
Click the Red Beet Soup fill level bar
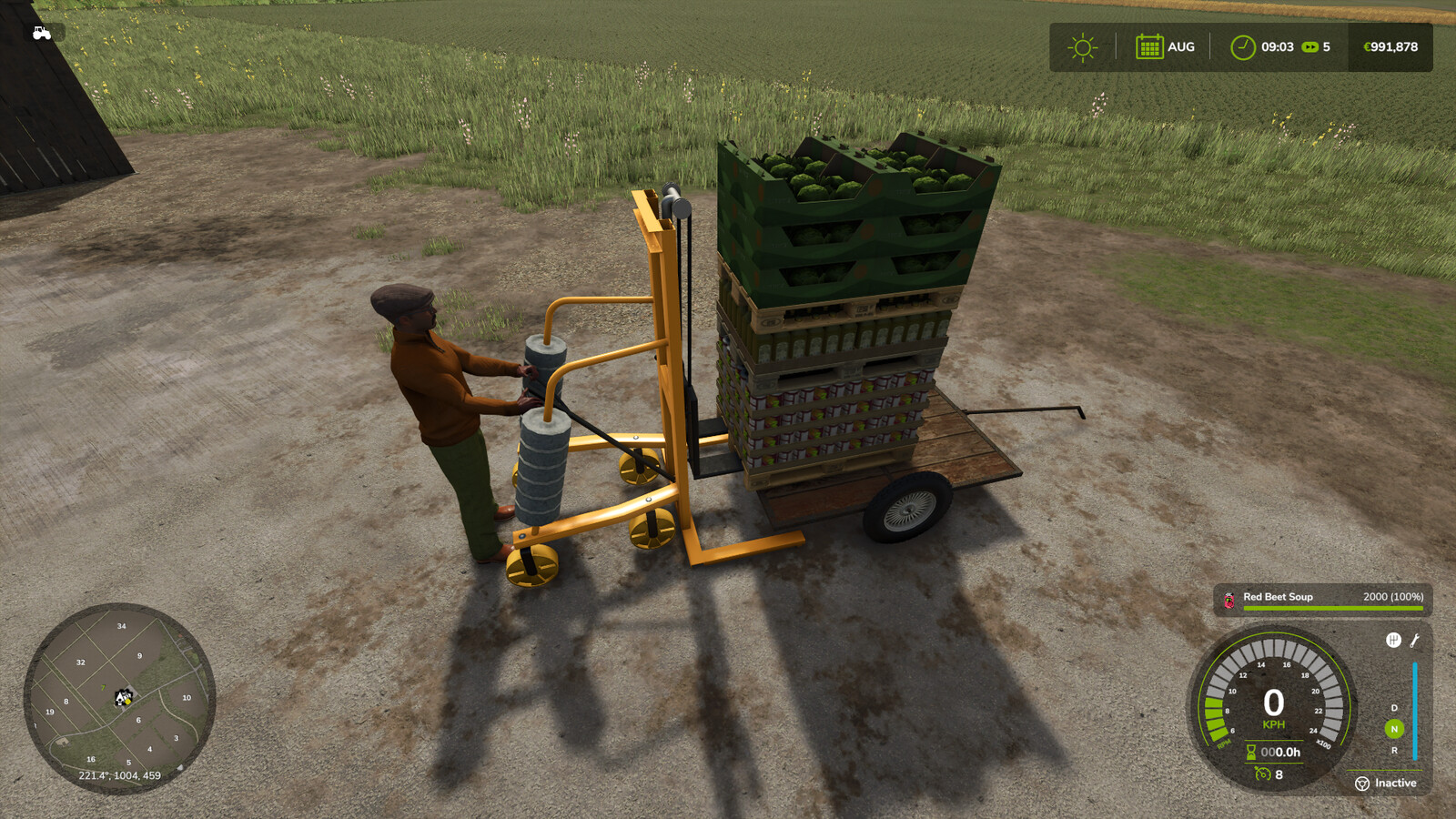1333,607
